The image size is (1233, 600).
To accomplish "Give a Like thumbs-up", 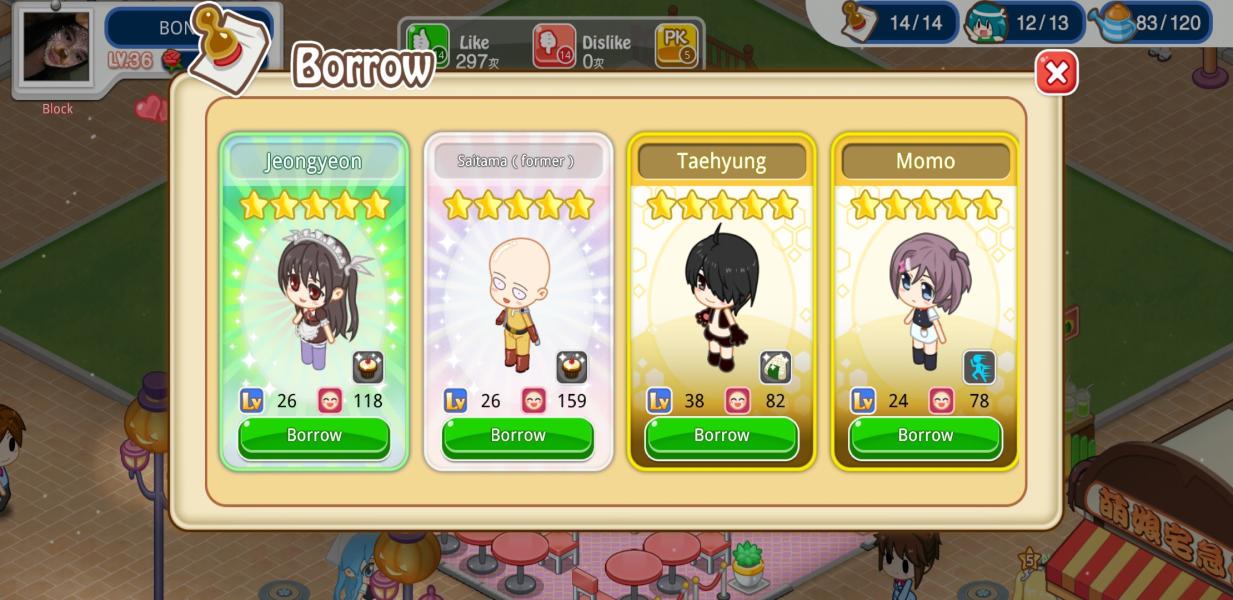I will (x=428, y=45).
